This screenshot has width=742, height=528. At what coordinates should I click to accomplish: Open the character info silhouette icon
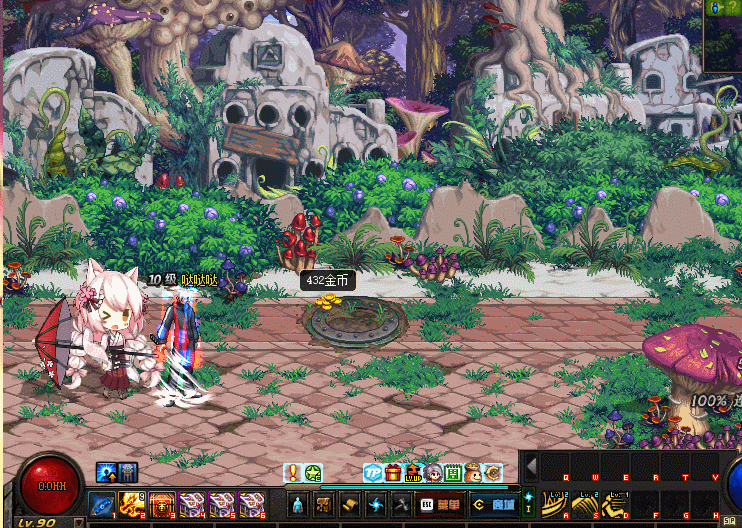[298, 504]
